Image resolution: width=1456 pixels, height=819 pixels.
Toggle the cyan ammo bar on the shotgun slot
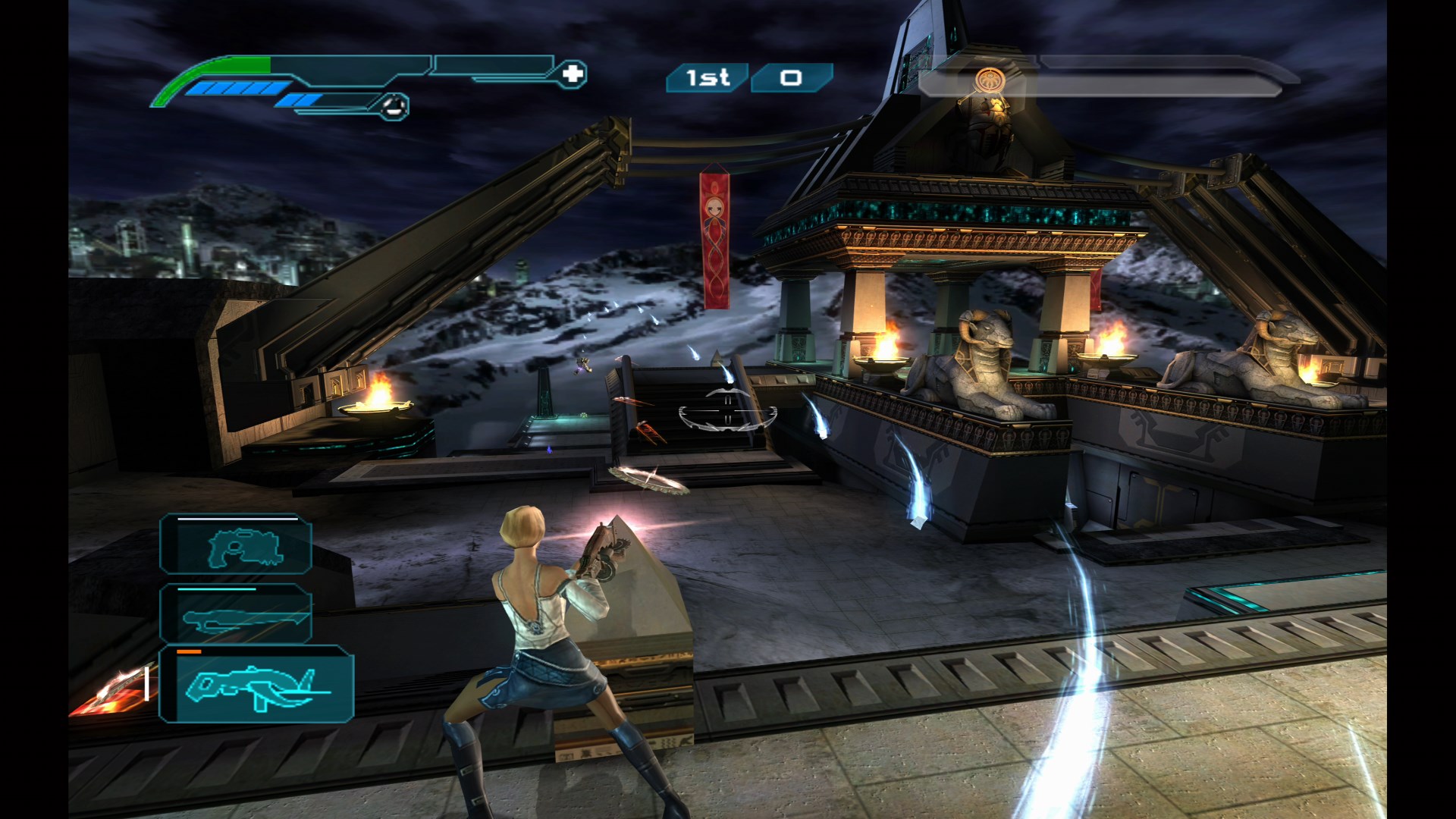(216, 589)
